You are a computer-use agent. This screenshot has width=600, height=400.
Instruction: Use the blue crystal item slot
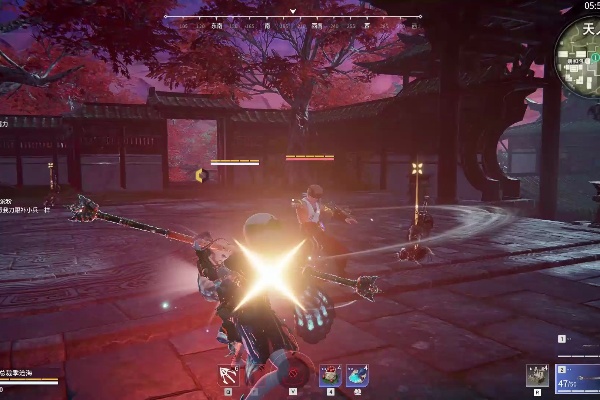click(357, 375)
